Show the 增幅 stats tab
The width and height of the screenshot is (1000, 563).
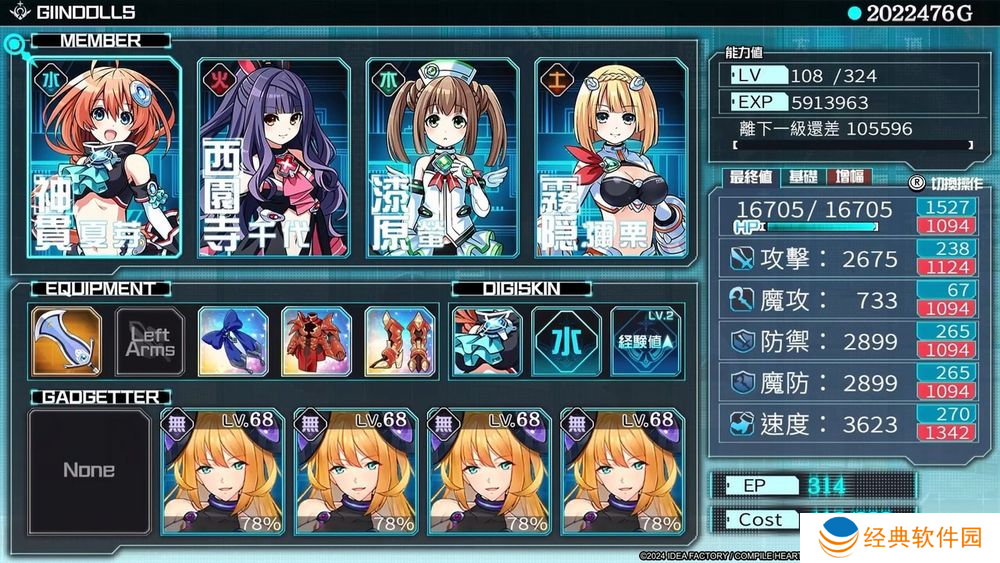click(x=849, y=177)
